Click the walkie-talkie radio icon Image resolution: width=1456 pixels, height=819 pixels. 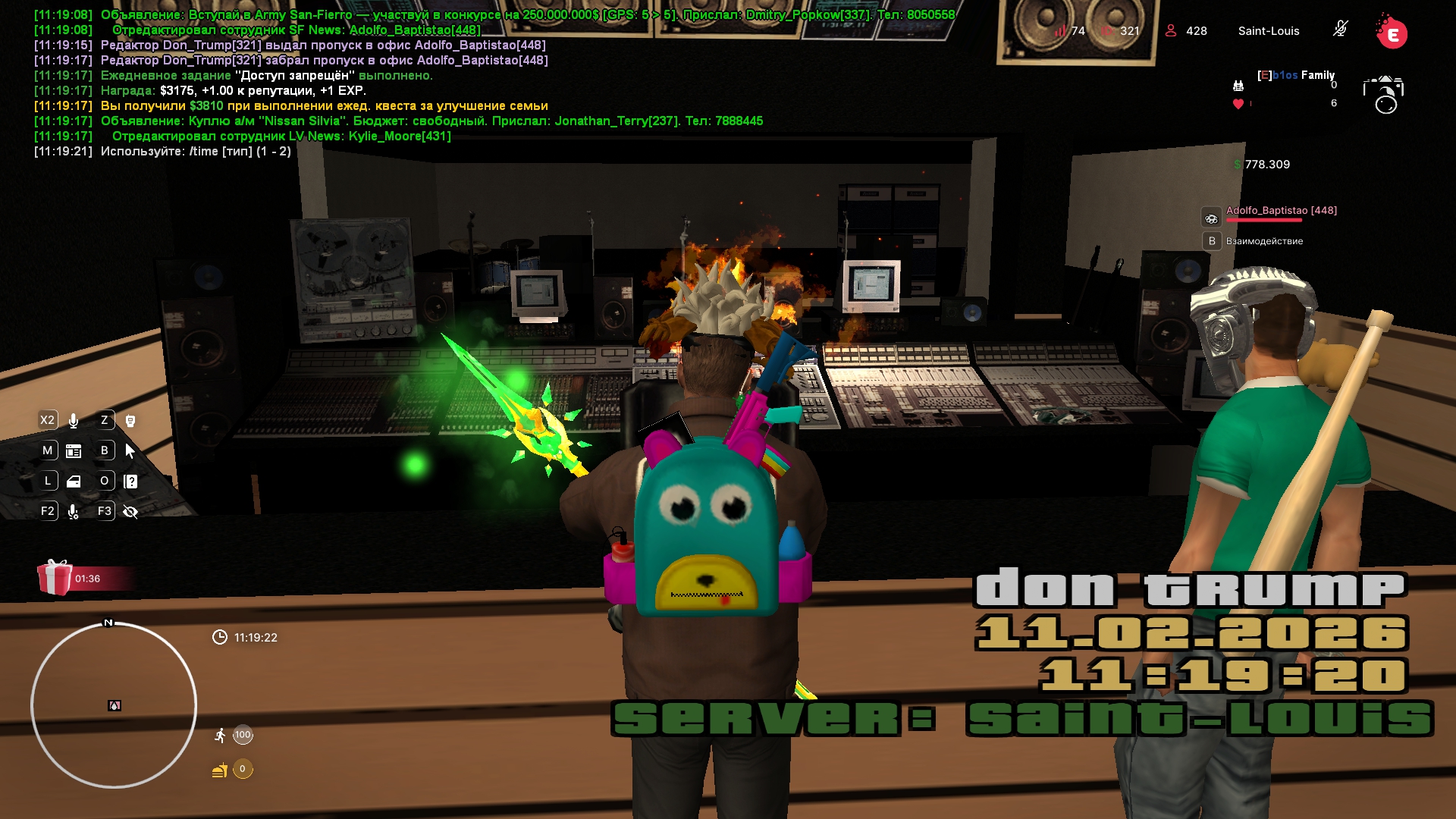[x=130, y=421]
